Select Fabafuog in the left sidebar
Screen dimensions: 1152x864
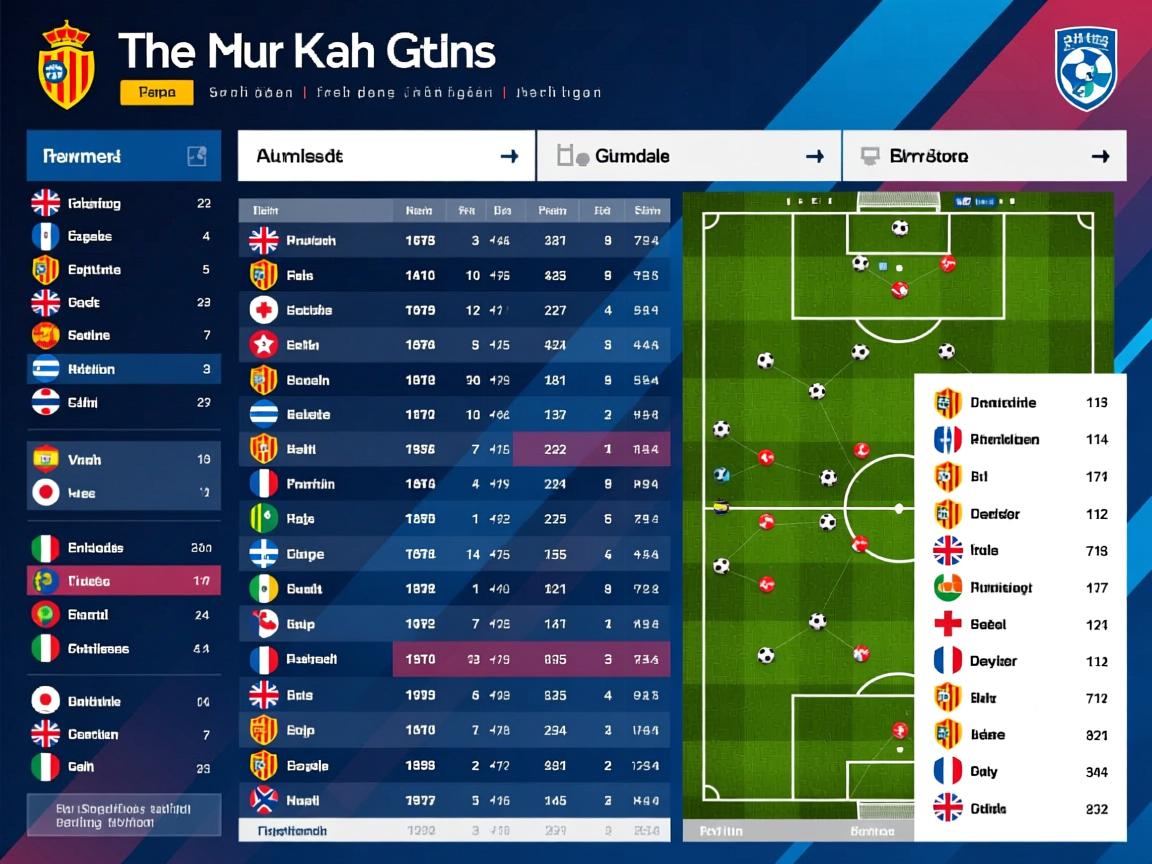[x=123, y=203]
